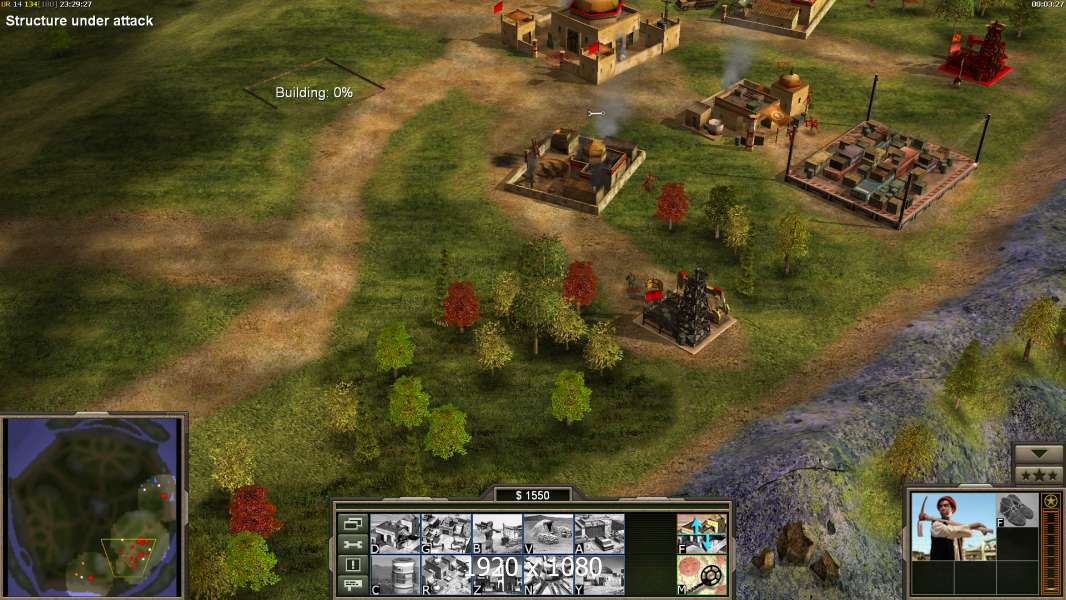Select the worker shoes upgrade icon
This screenshot has height=600, width=1066.
coord(1017,510)
